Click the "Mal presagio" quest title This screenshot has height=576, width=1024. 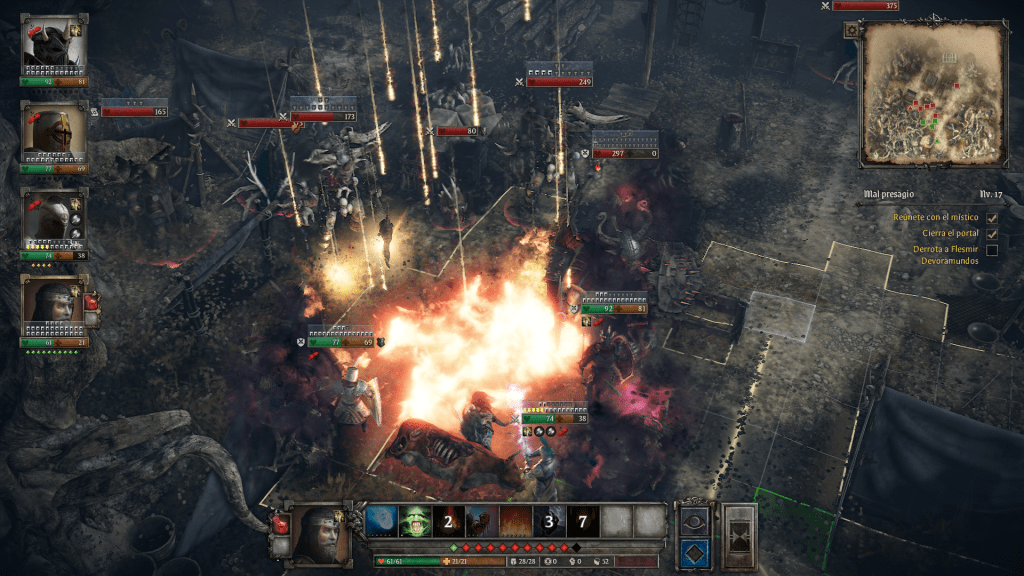tap(891, 194)
